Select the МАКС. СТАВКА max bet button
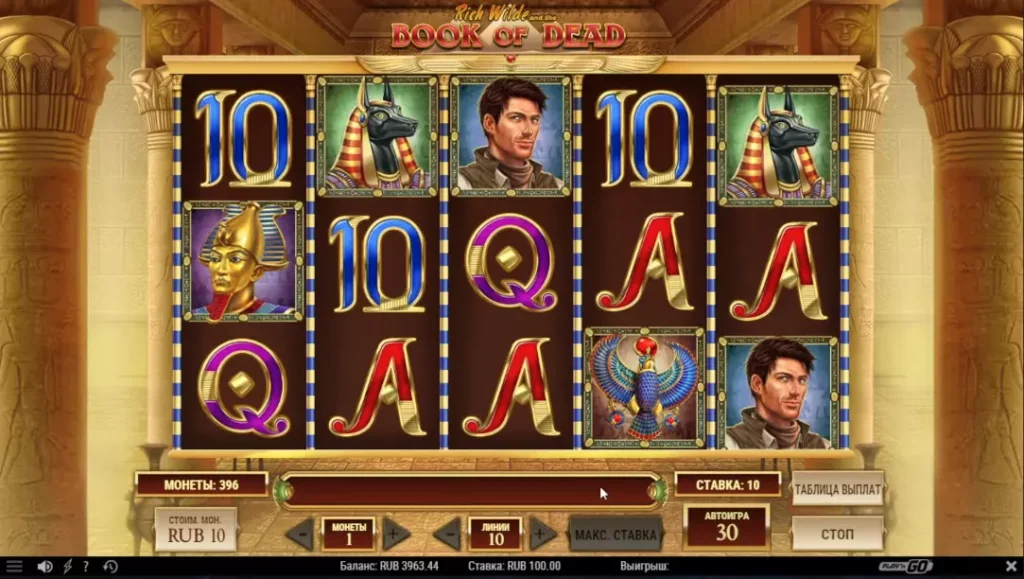 point(615,534)
